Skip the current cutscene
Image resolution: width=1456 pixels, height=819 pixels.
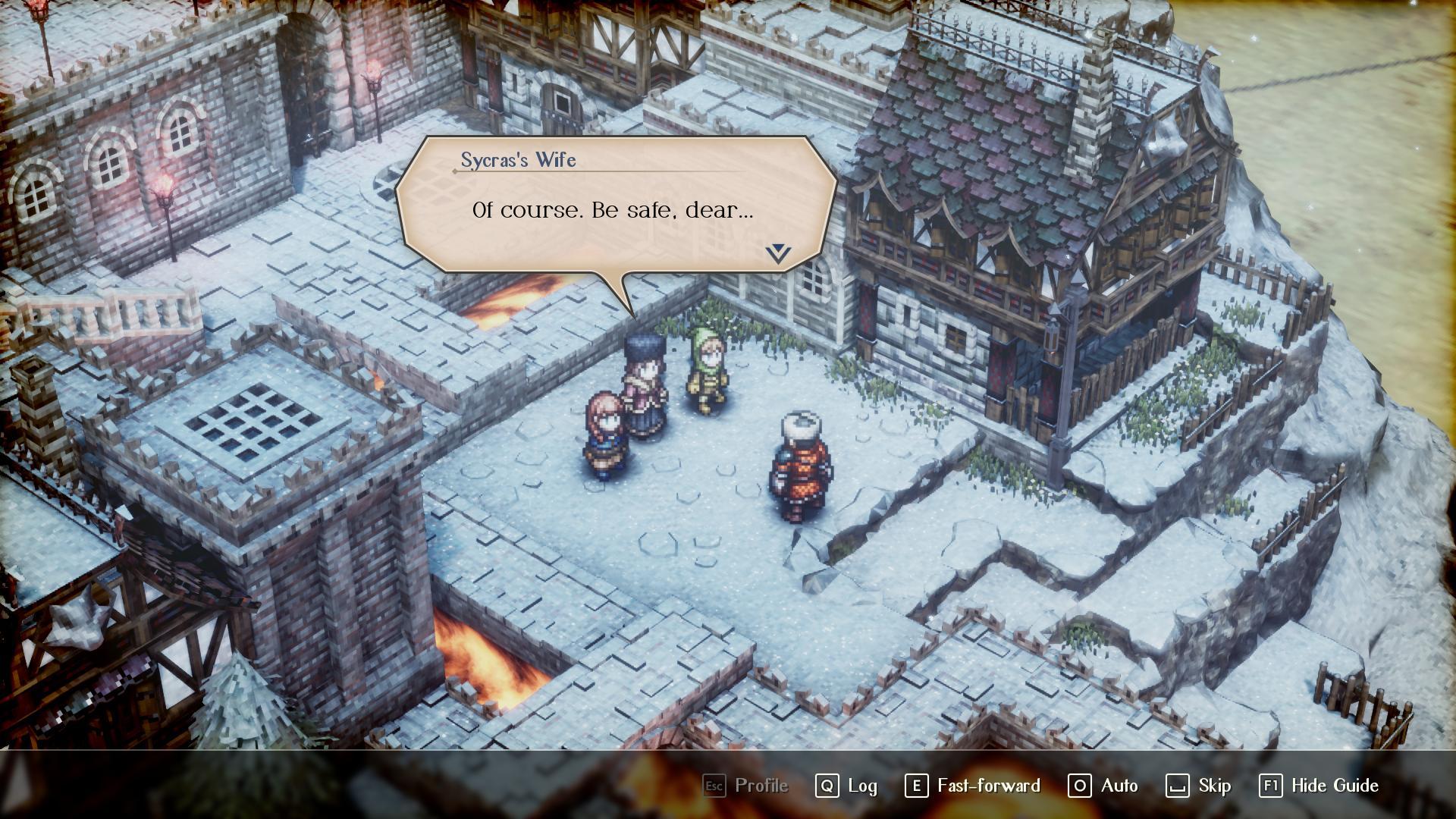1198,786
